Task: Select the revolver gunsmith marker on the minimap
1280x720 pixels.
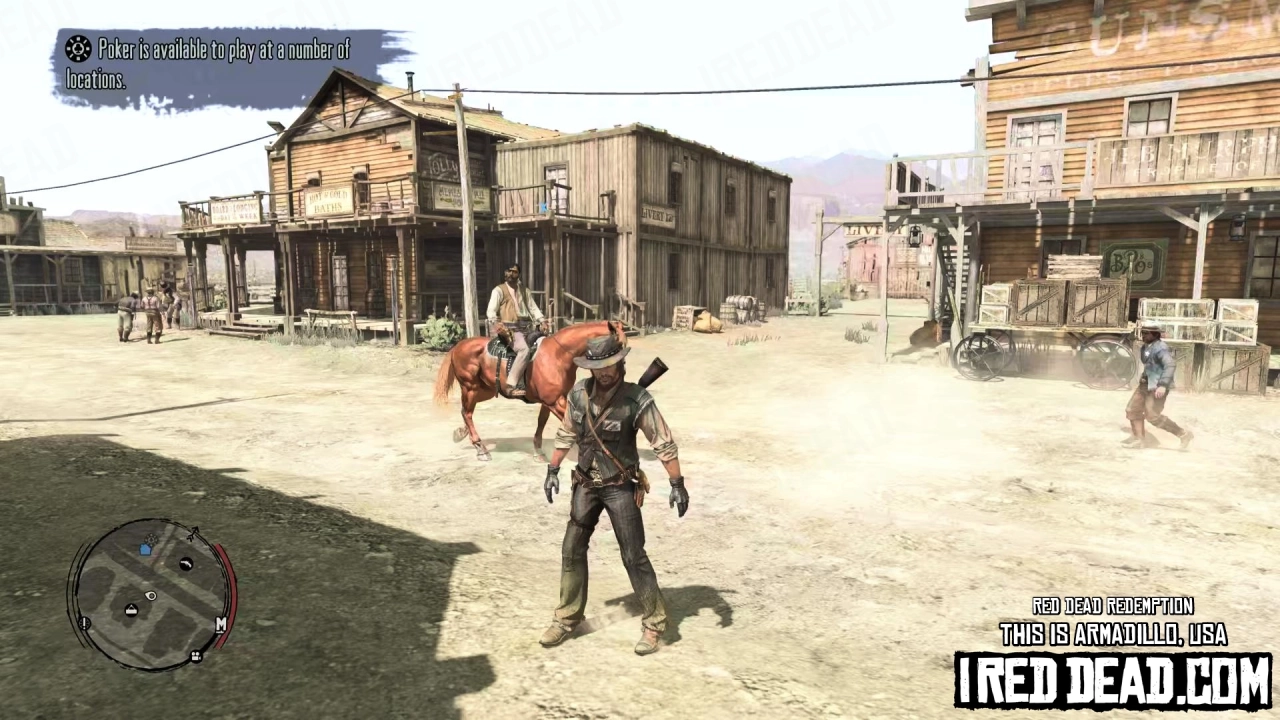Action: pyautogui.click(x=186, y=564)
